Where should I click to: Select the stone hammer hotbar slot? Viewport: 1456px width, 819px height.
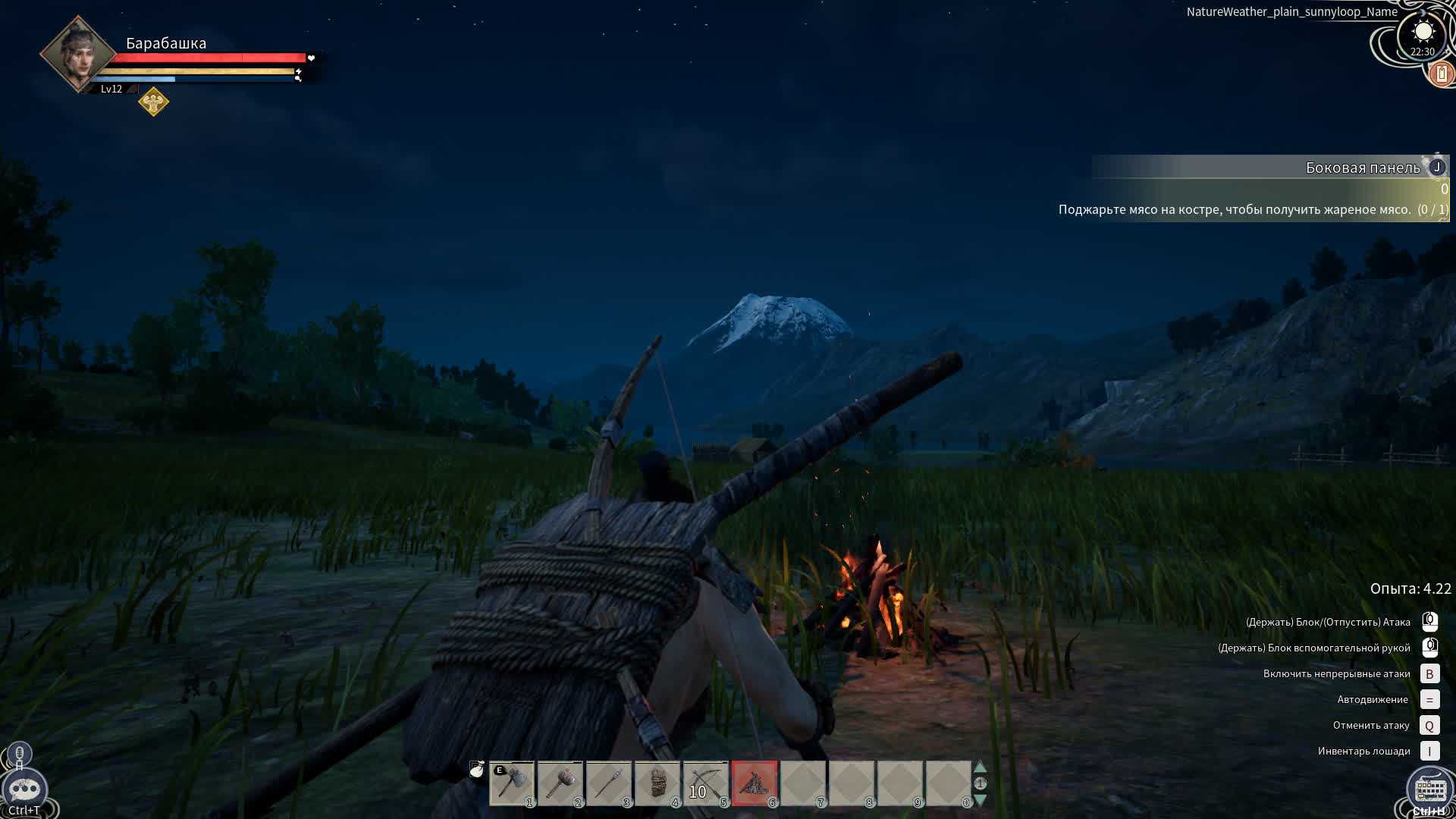[560, 783]
